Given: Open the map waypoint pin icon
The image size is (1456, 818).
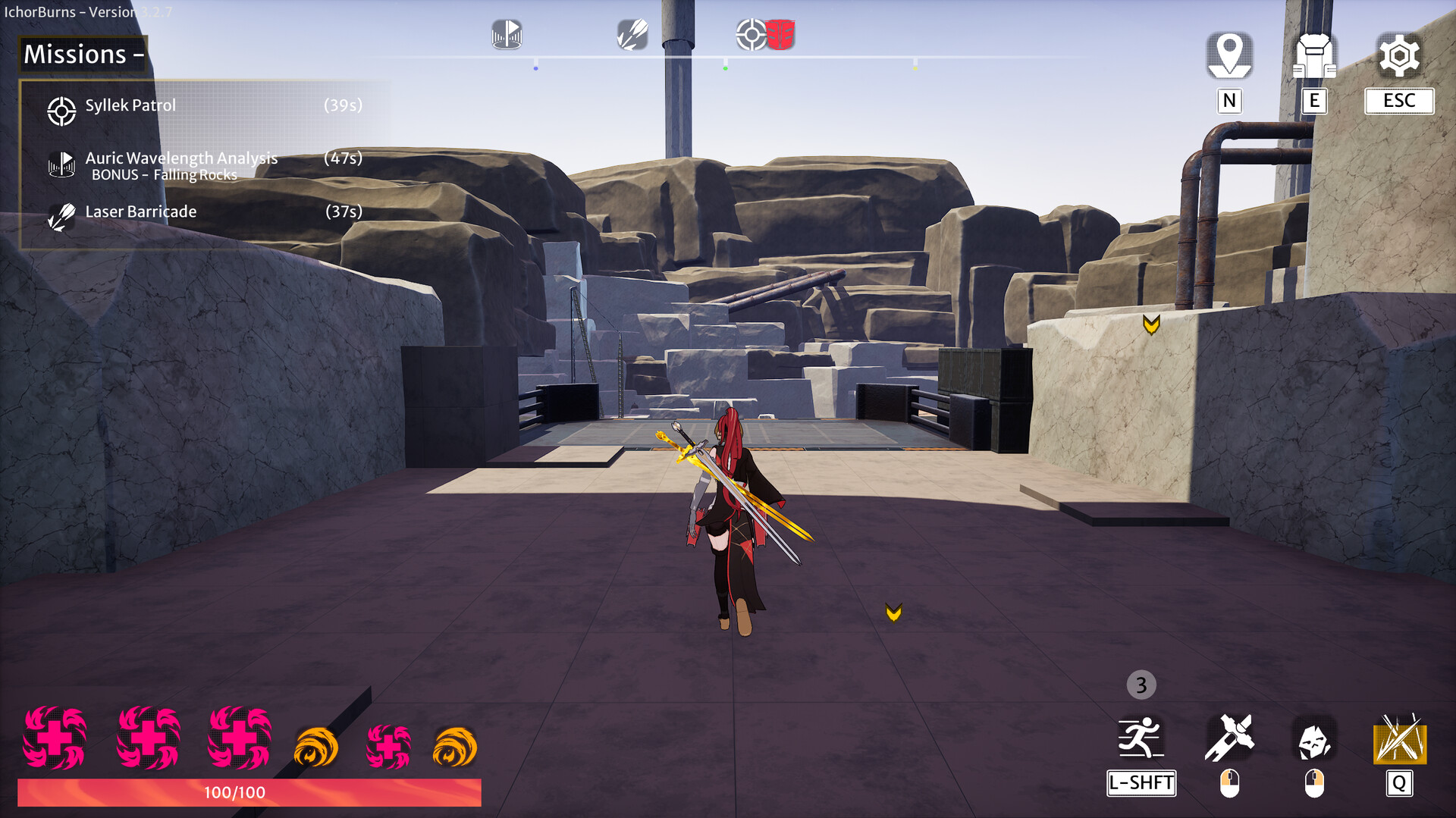Looking at the screenshot, I should (1228, 54).
